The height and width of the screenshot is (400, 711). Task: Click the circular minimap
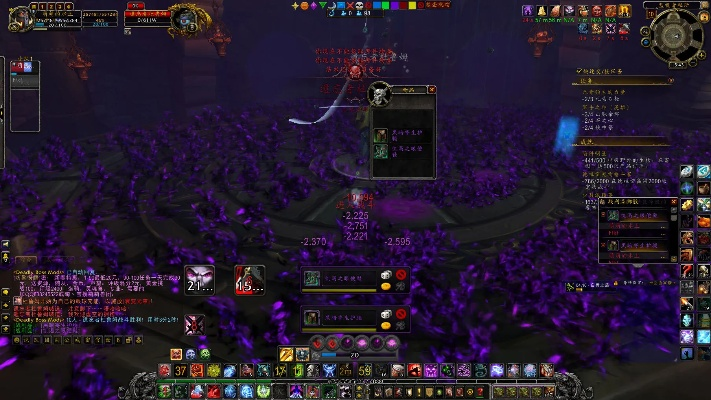pyautogui.click(x=675, y=37)
